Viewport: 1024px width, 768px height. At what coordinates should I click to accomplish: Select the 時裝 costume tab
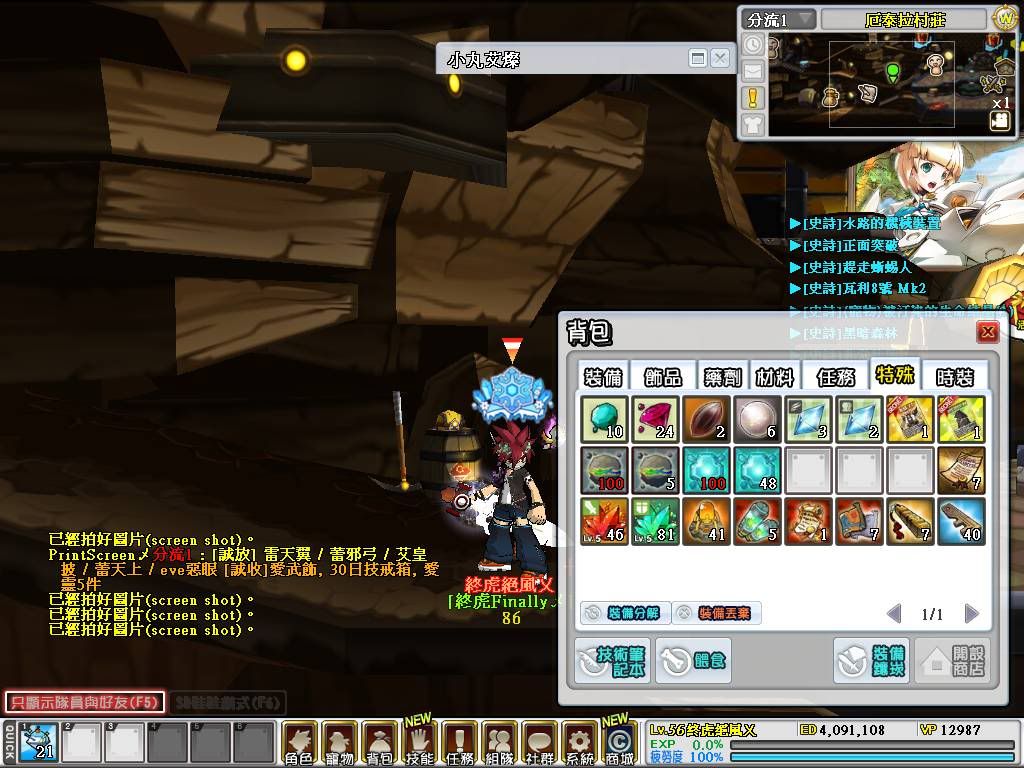tap(953, 376)
